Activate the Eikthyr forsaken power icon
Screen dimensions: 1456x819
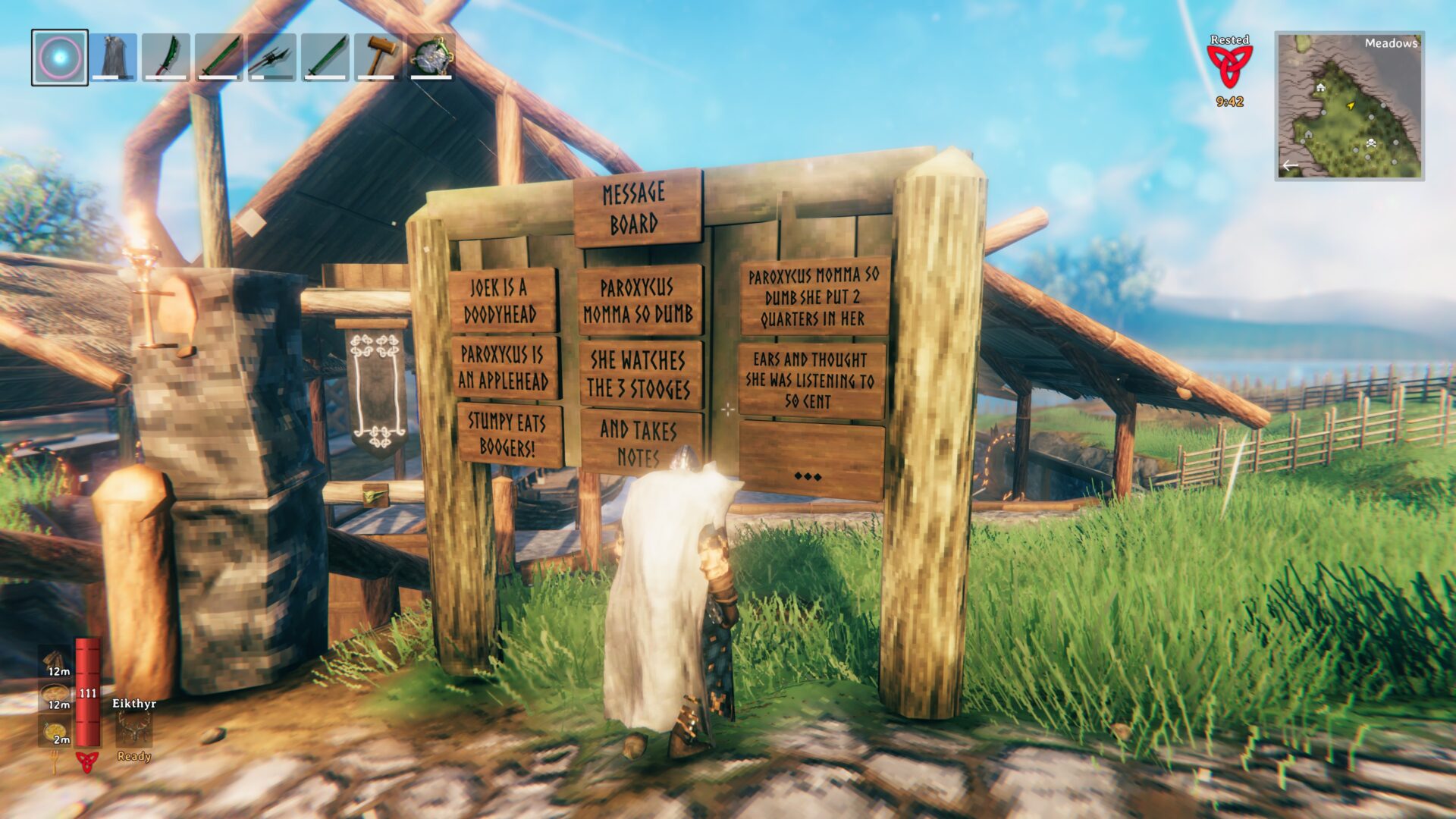pyautogui.click(x=133, y=730)
